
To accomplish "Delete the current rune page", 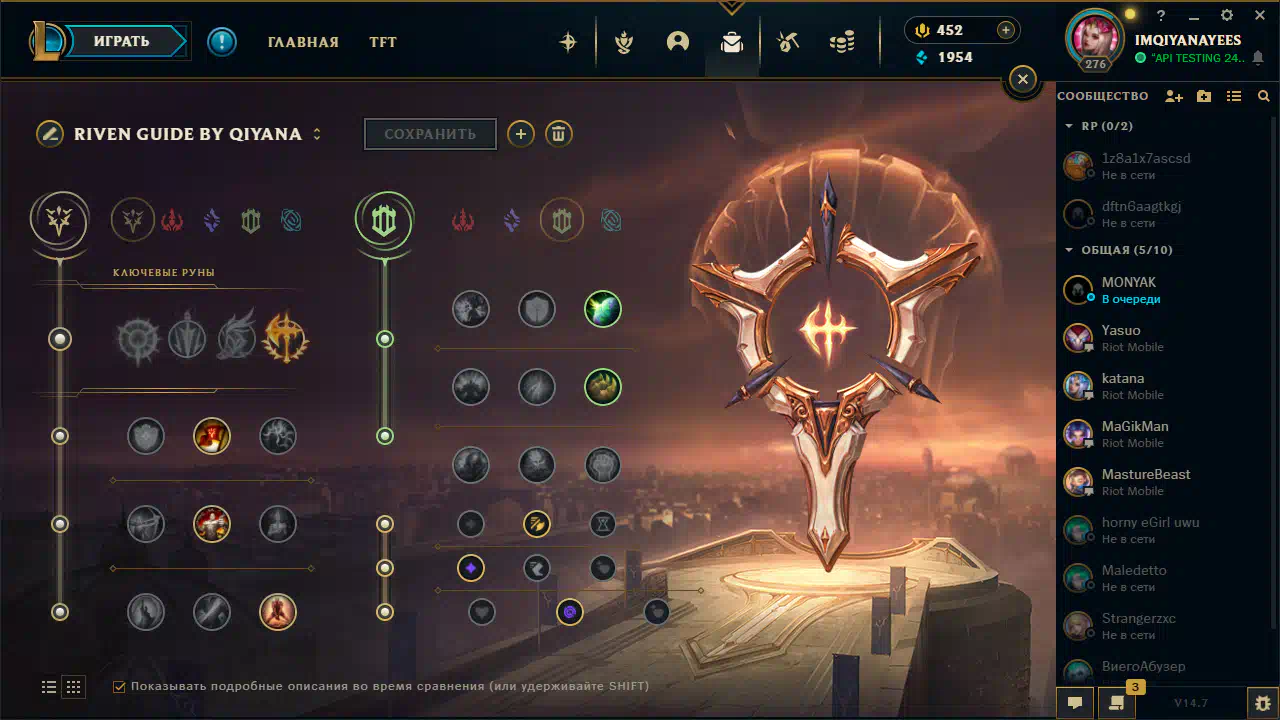I will coord(559,134).
